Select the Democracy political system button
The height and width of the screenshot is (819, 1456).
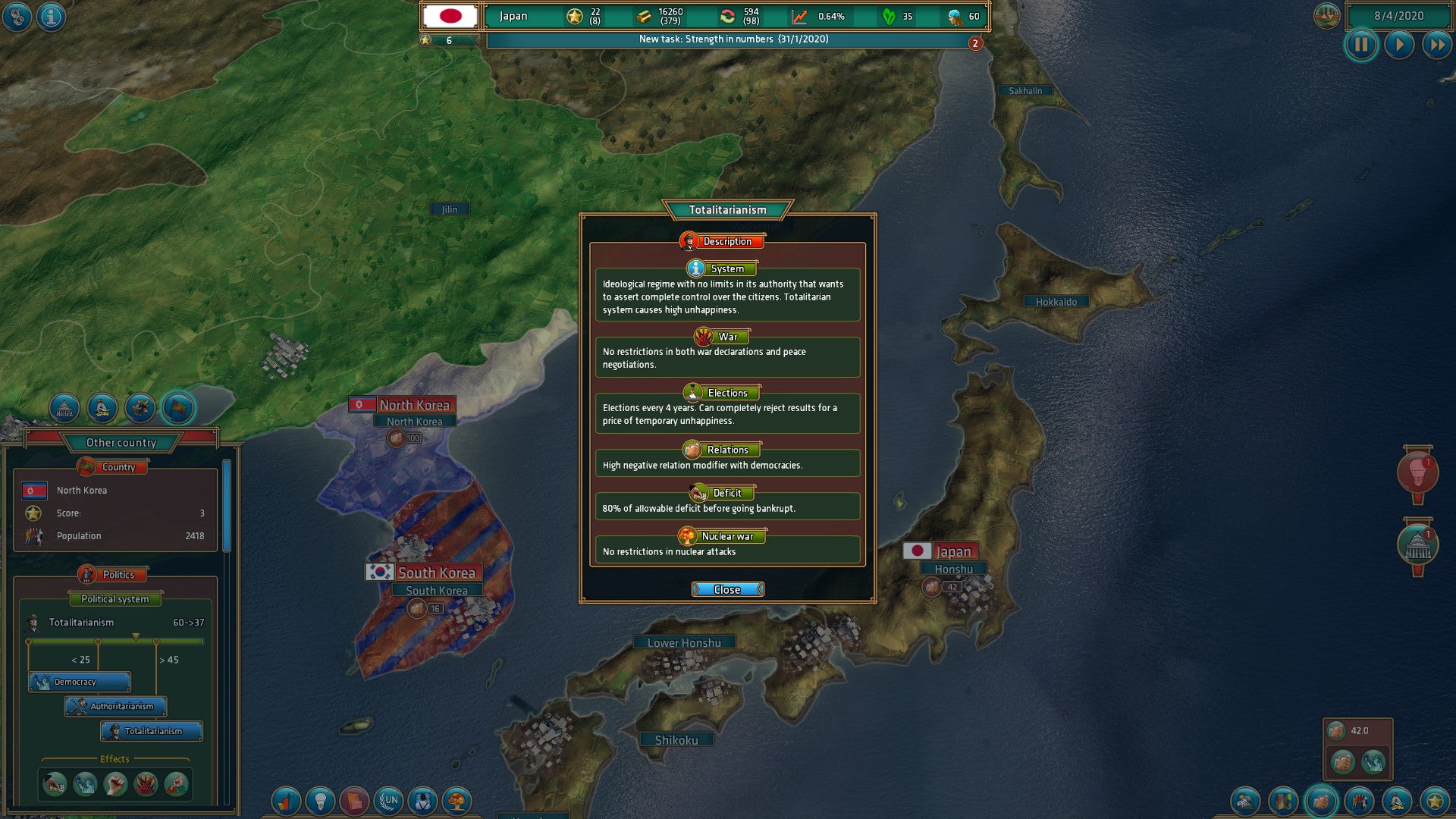tap(80, 682)
